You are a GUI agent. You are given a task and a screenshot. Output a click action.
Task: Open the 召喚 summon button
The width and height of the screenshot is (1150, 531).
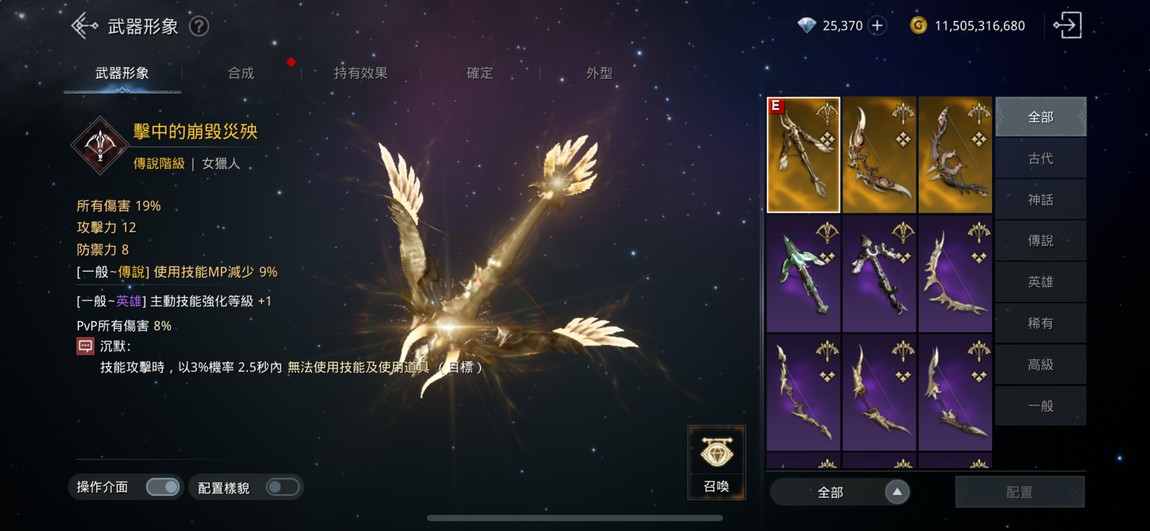pos(716,462)
